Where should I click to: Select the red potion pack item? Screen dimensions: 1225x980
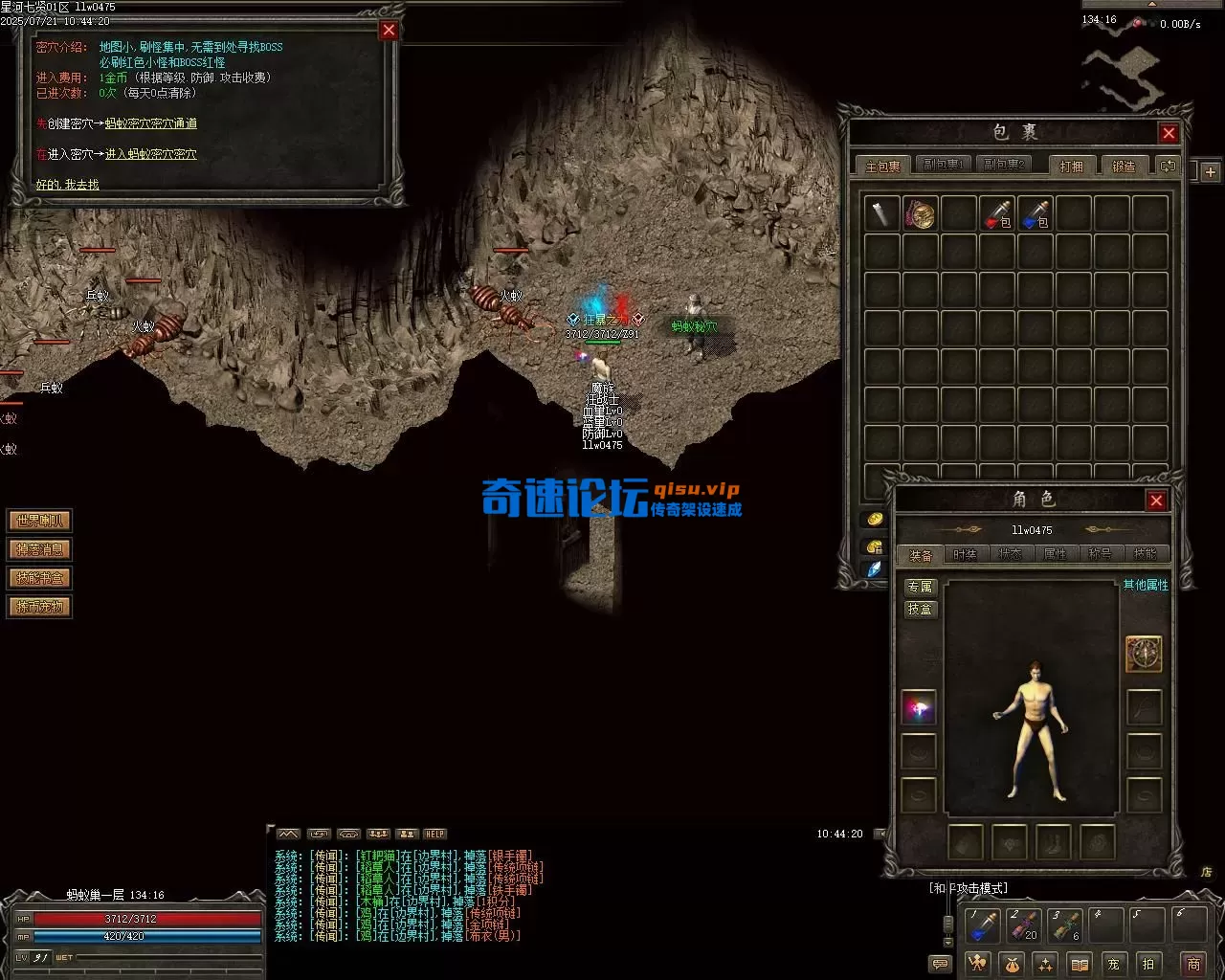(996, 213)
